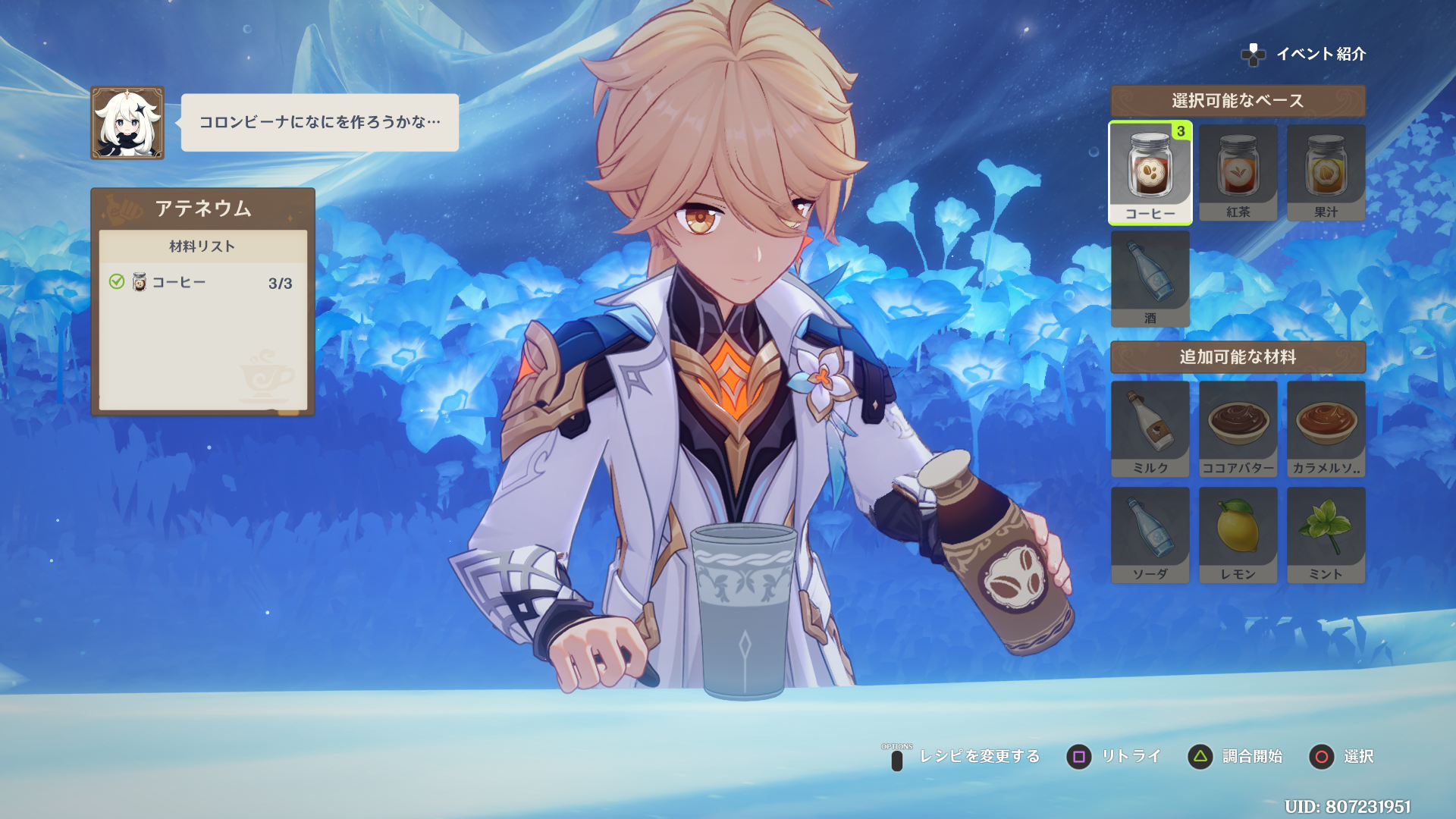Image resolution: width=1456 pixels, height=819 pixels.
Task: Add the カラメルソース caramel sauce ingredient
Action: tap(1326, 428)
